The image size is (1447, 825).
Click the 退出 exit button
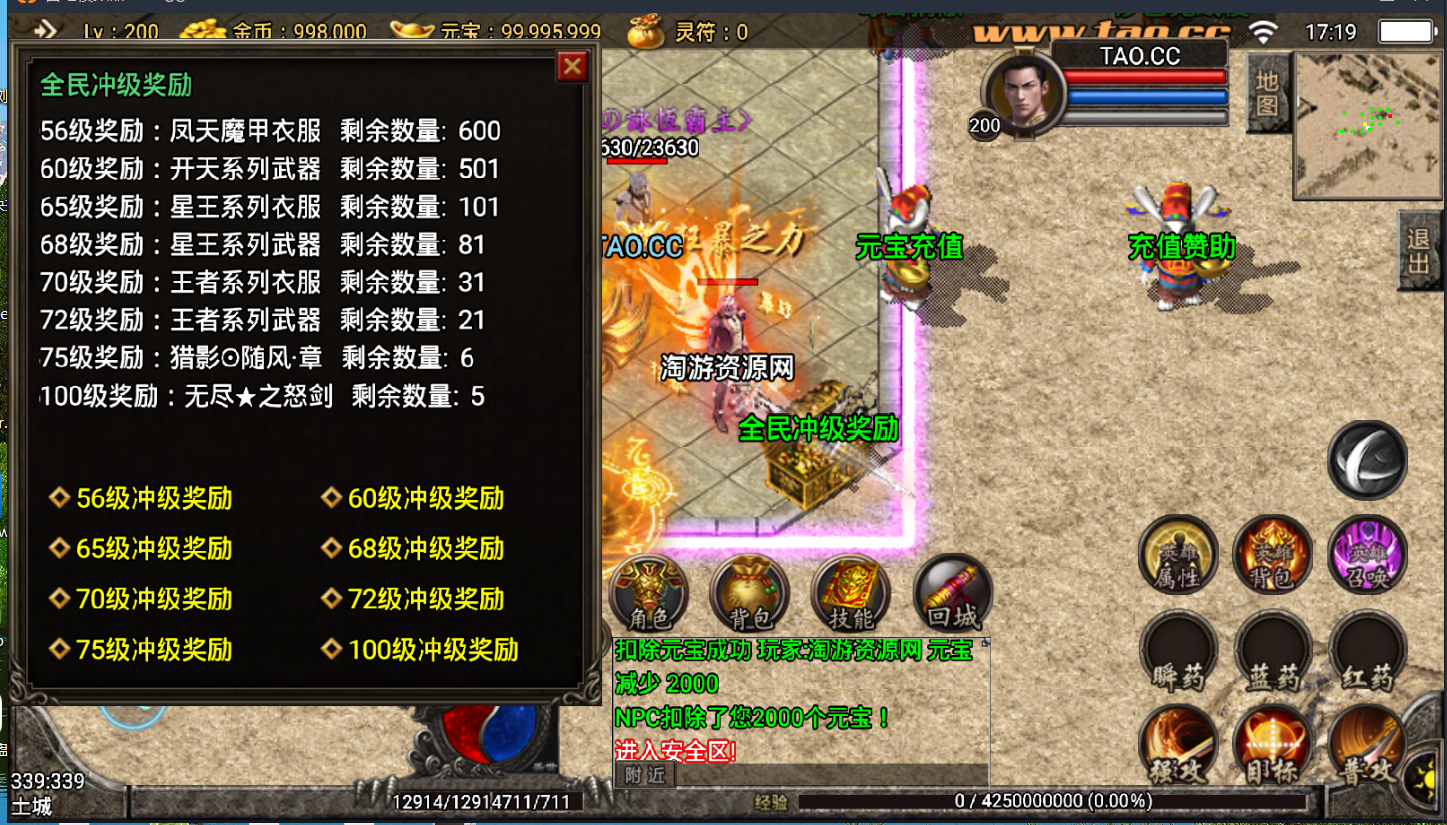[1418, 251]
